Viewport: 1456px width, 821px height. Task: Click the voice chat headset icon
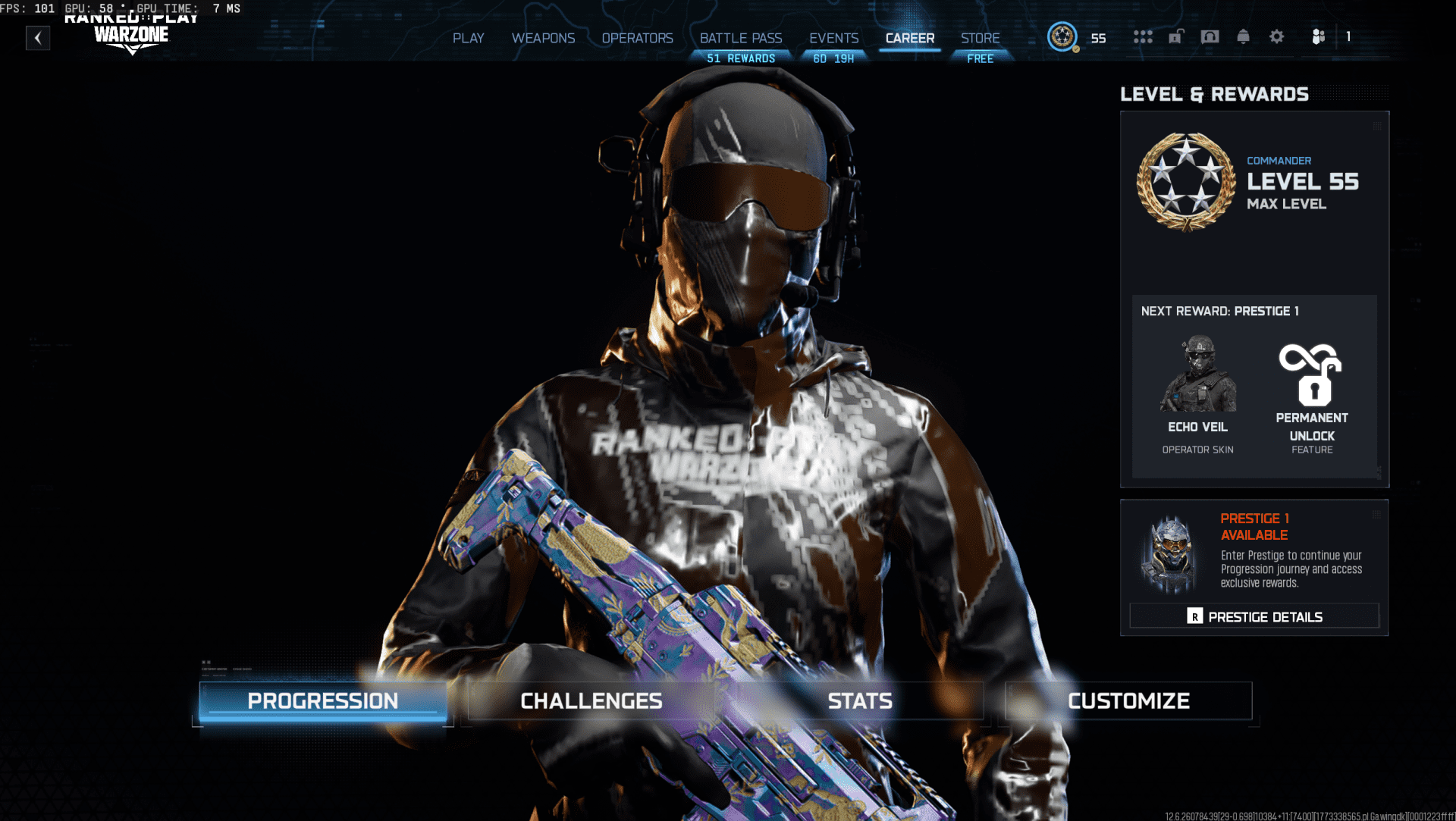pos(1210,36)
